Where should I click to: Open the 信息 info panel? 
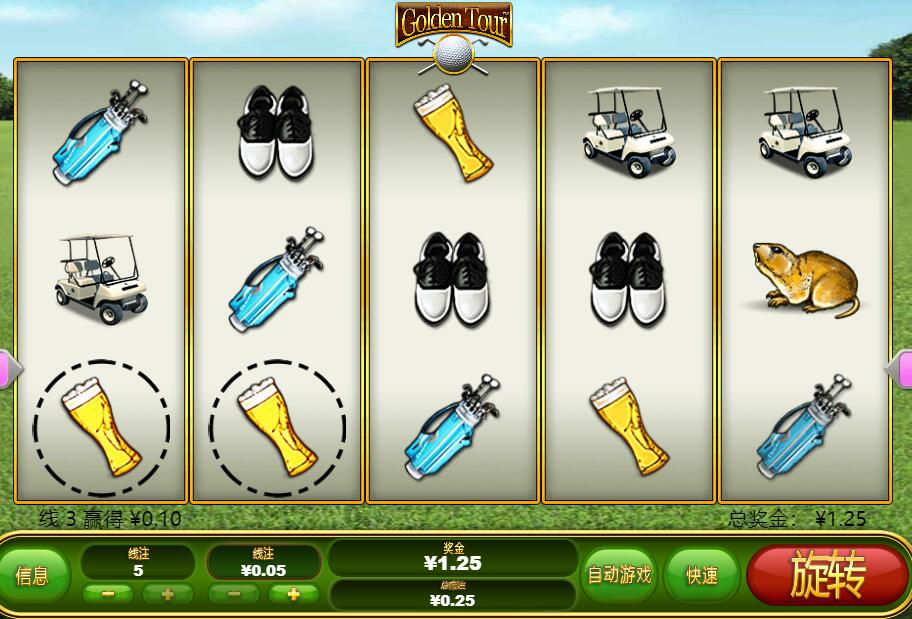tap(33, 575)
